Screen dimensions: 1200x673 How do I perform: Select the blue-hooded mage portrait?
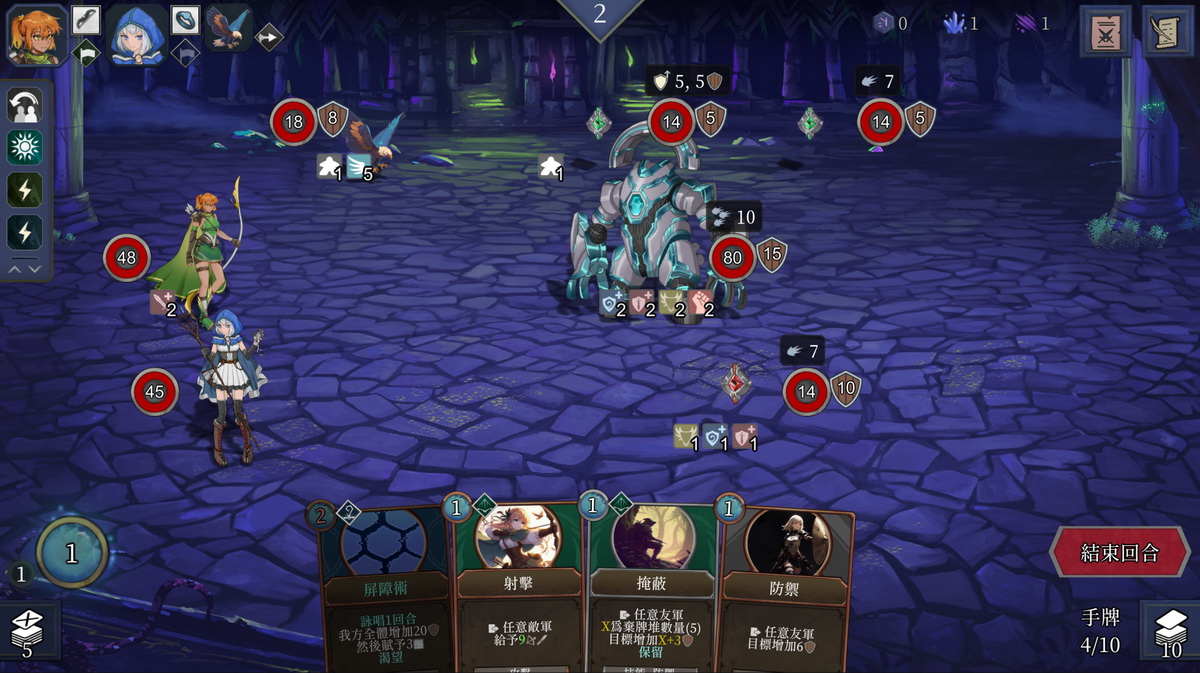coord(136,33)
